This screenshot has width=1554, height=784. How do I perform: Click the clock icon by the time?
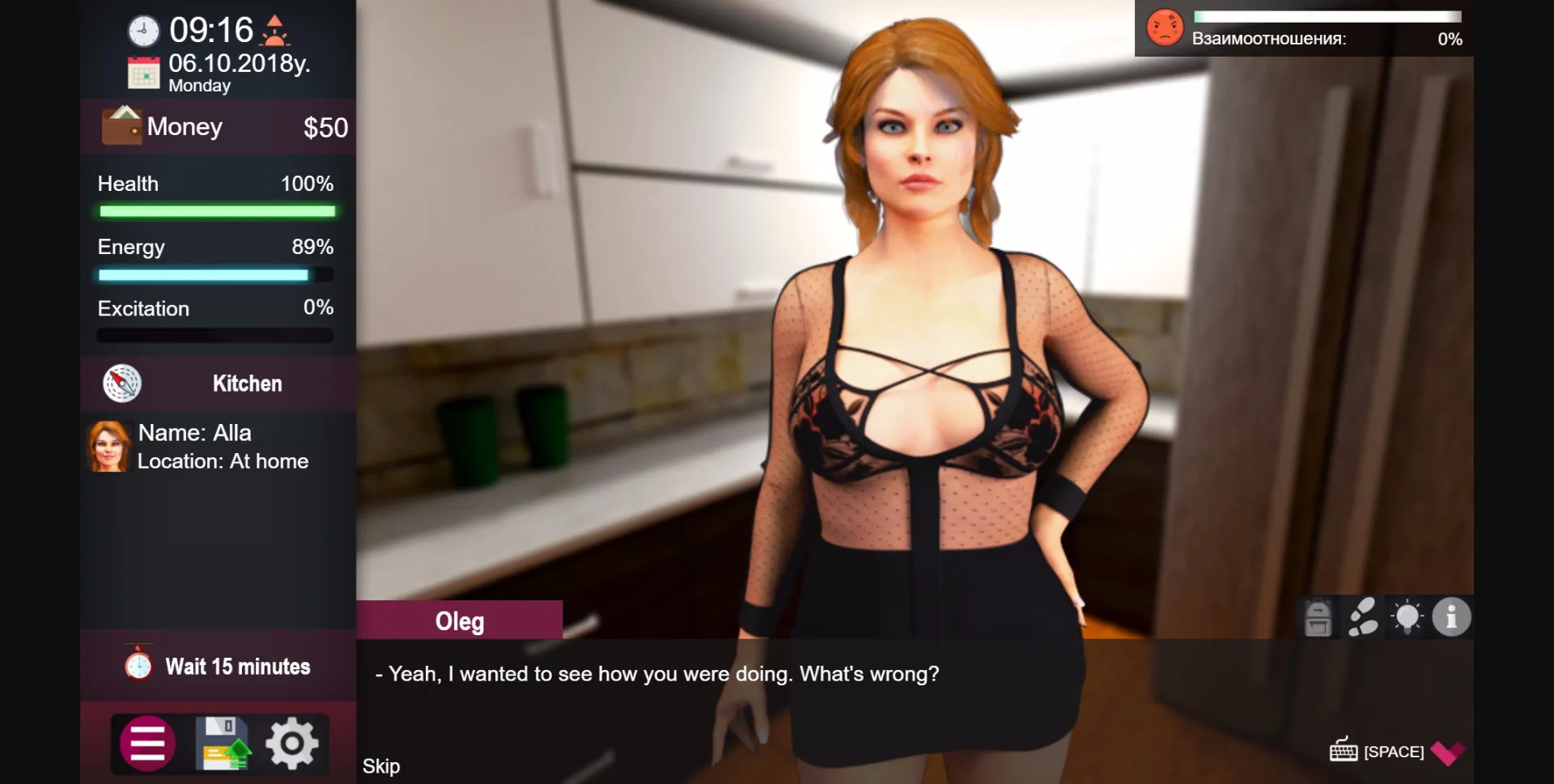[x=143, y=29]
